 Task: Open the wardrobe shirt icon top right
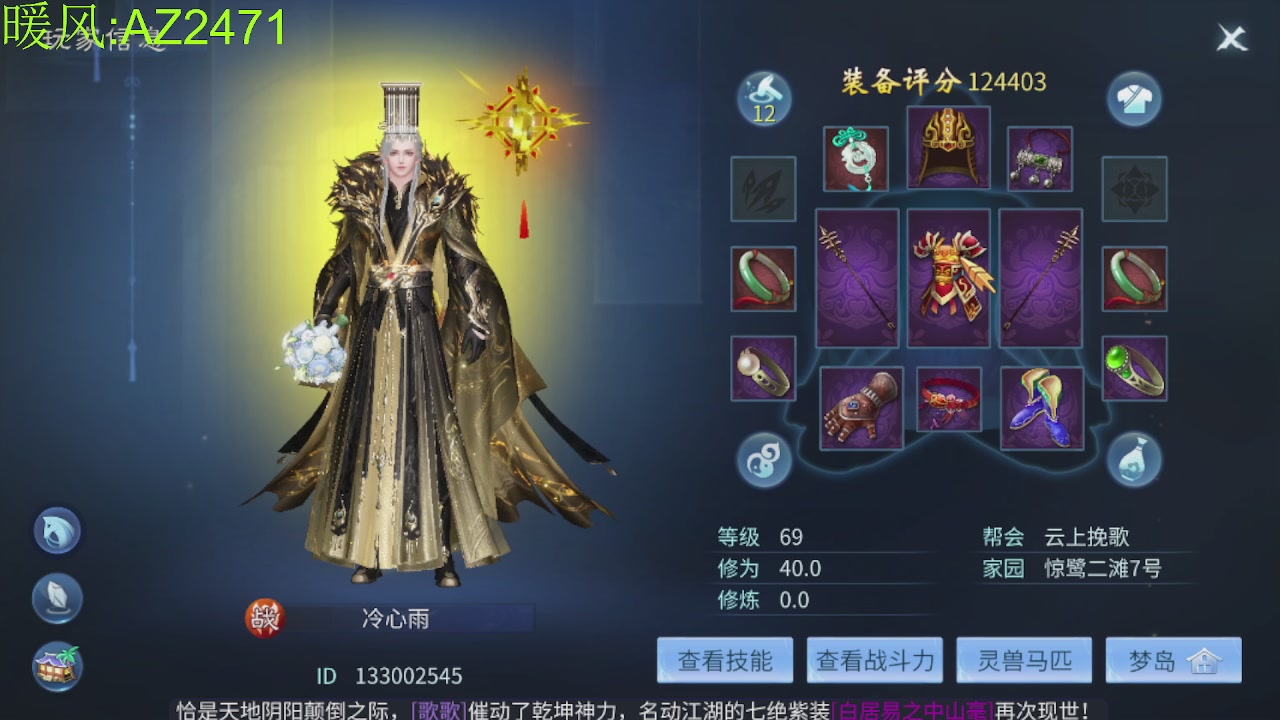(1133, 100)
